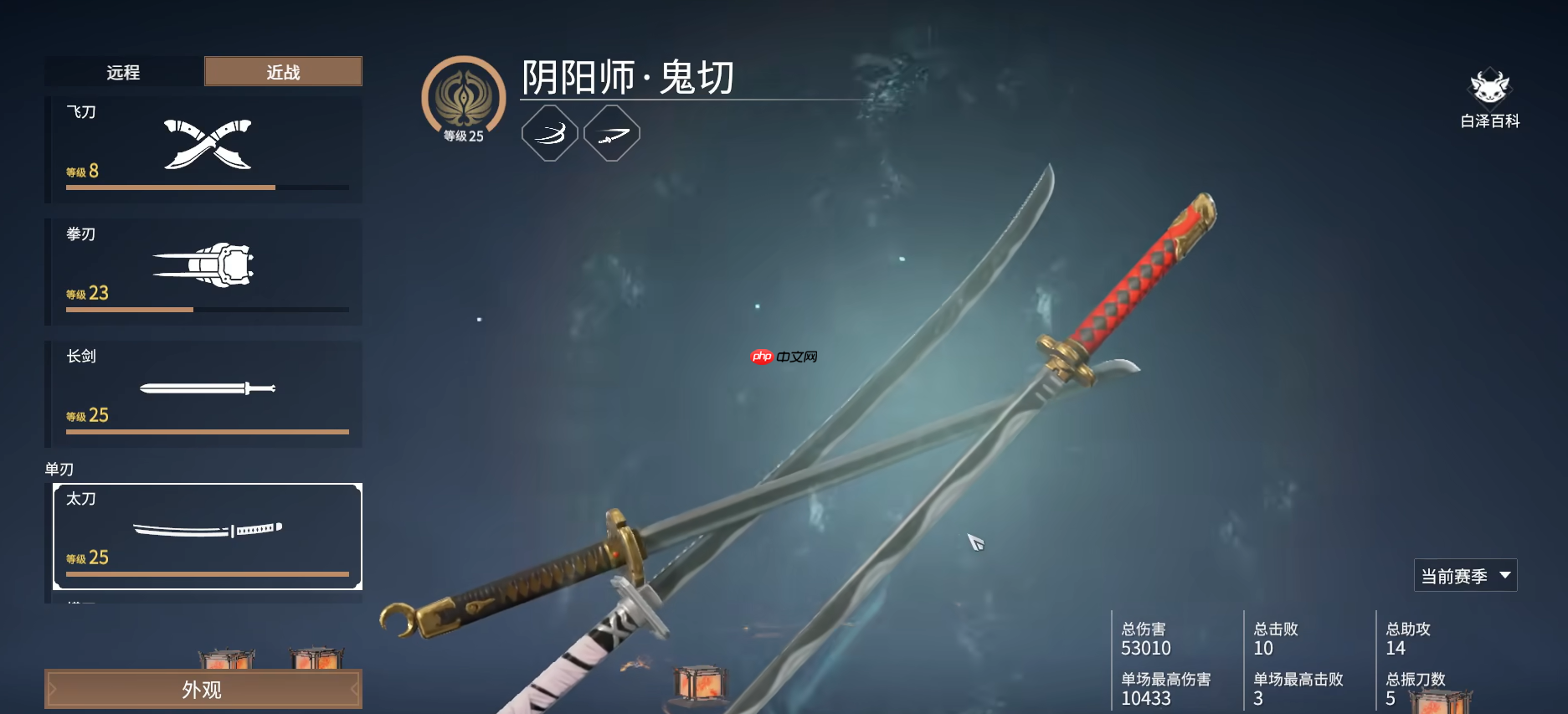Click the second hexagonal sword-skill icon
This screenshot has width=1568, height=714.
coord(612,132)
